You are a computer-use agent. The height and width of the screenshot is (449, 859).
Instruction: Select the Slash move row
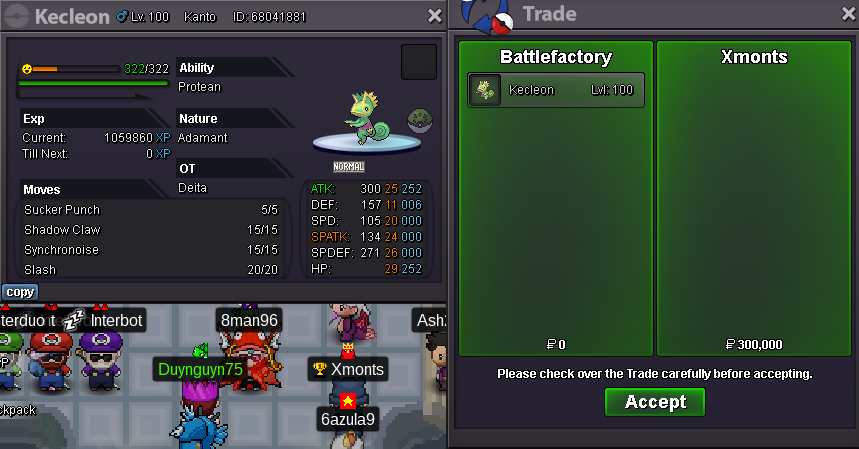150,270
